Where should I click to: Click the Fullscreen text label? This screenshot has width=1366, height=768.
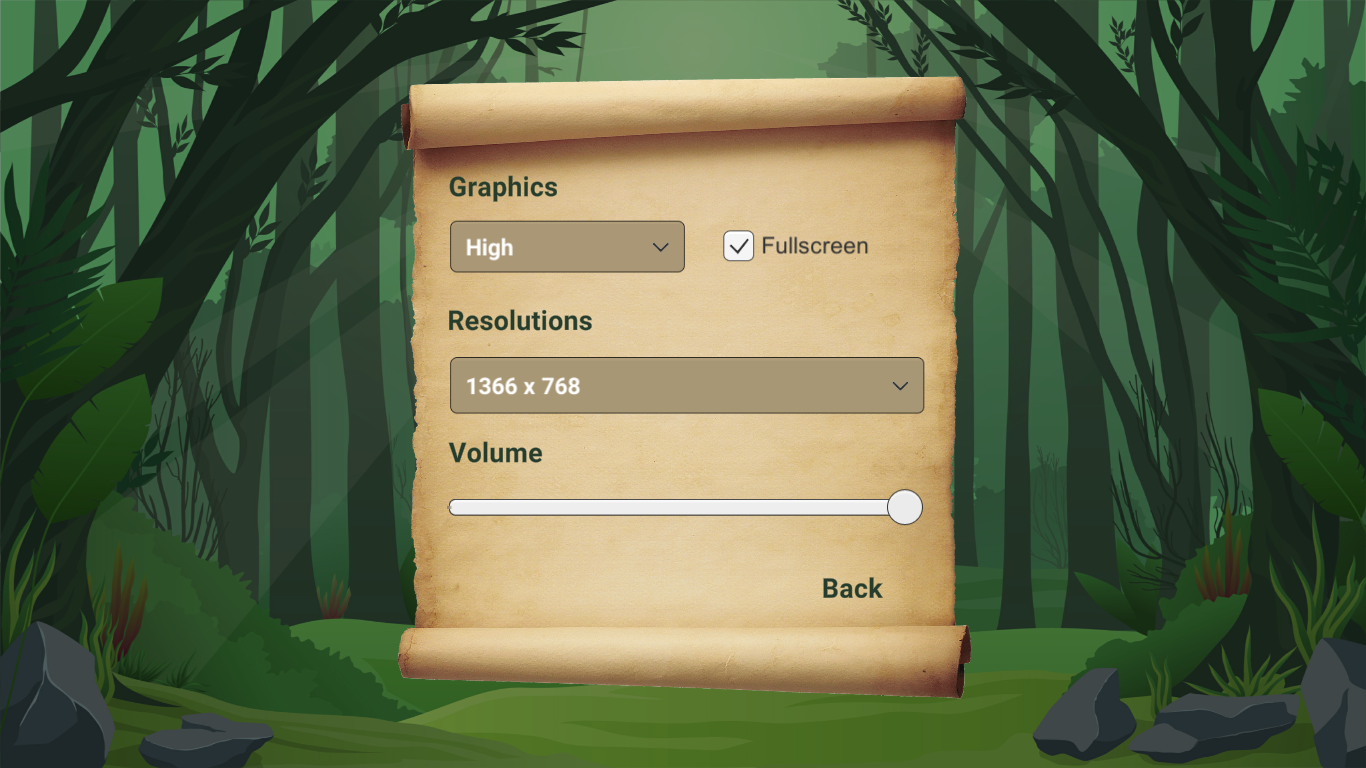pyautogui.click(x=815, y=246)
